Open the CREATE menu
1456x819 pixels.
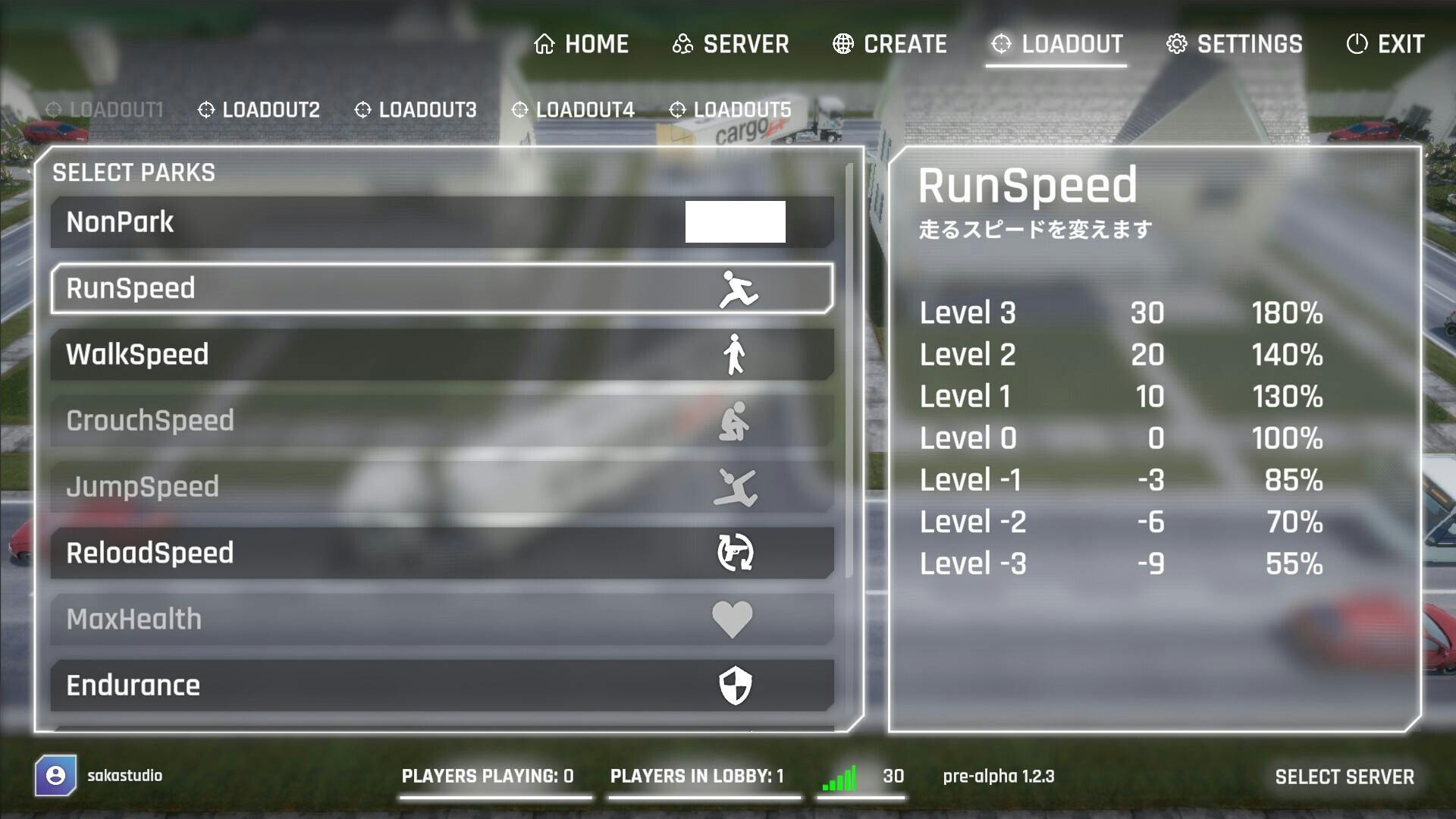coord(890,44)
